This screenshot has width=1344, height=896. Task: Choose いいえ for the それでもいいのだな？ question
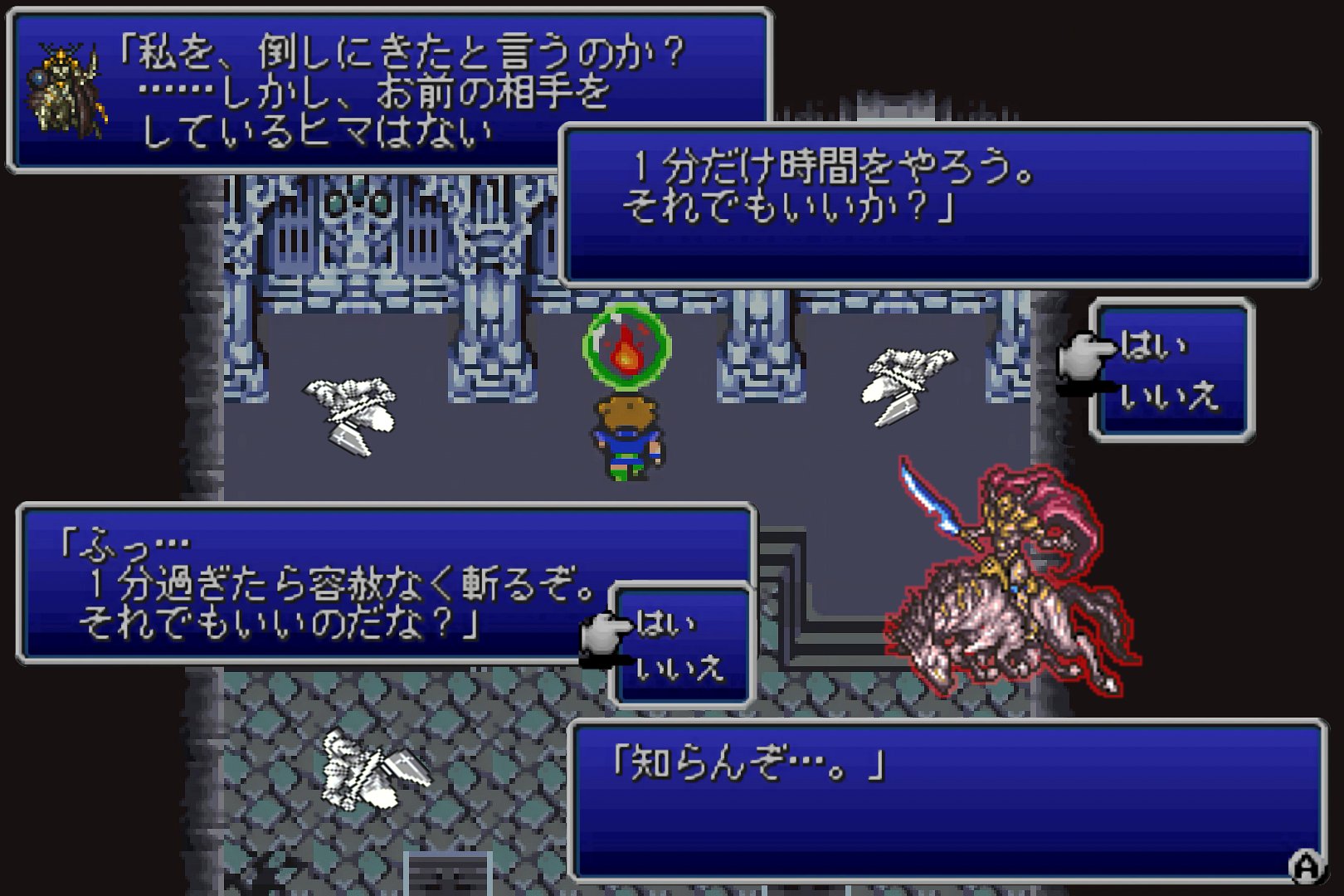tap(679, 669)
